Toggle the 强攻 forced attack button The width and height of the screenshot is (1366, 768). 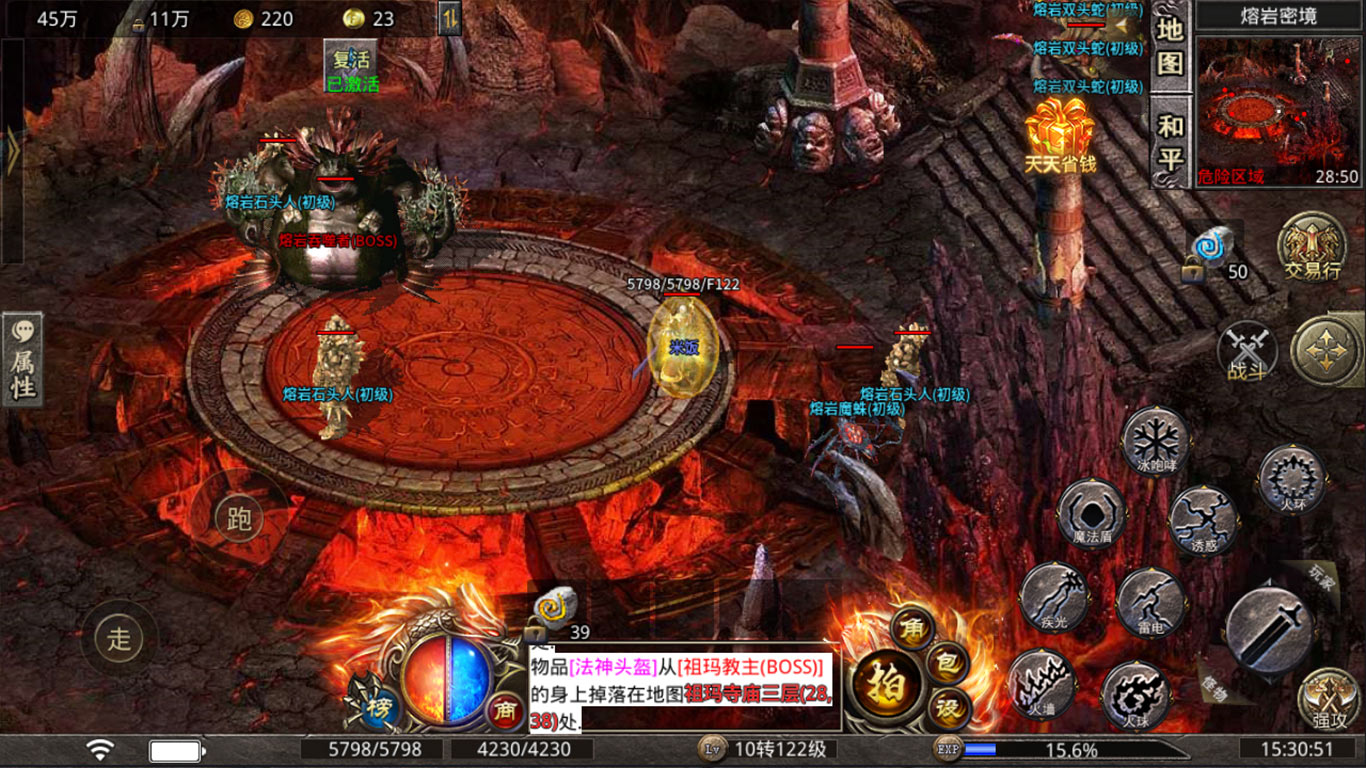coord(1330,698)
